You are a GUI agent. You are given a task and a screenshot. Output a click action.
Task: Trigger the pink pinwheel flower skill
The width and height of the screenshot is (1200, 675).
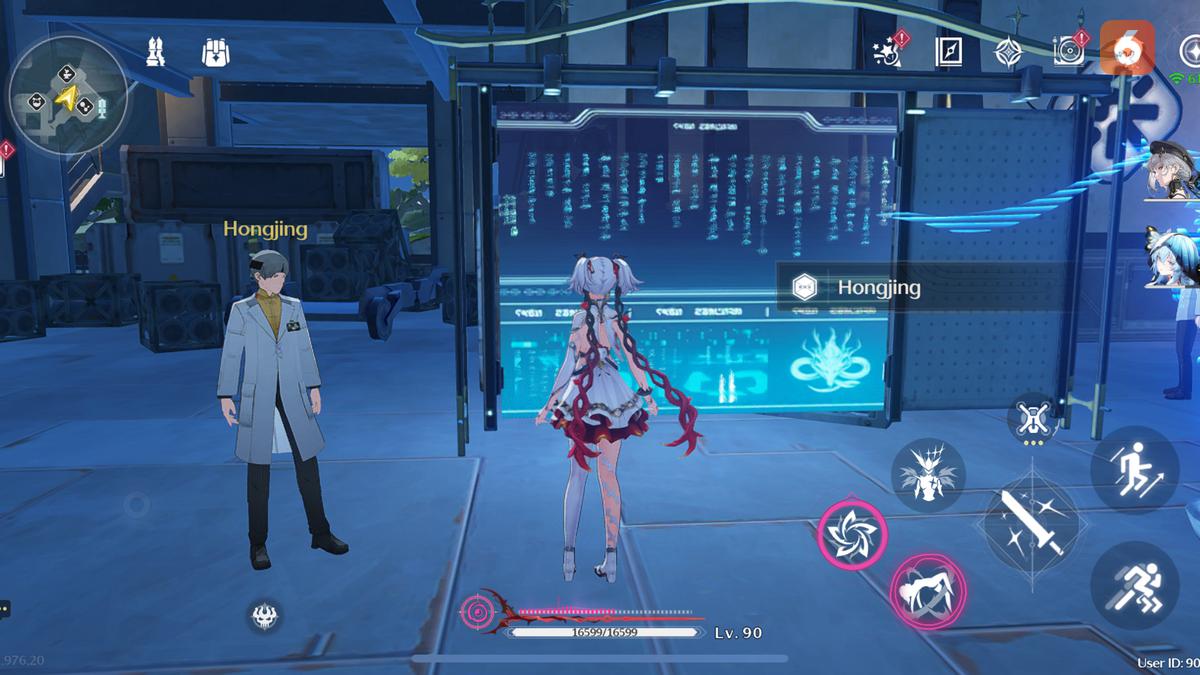tap(853, 533)
